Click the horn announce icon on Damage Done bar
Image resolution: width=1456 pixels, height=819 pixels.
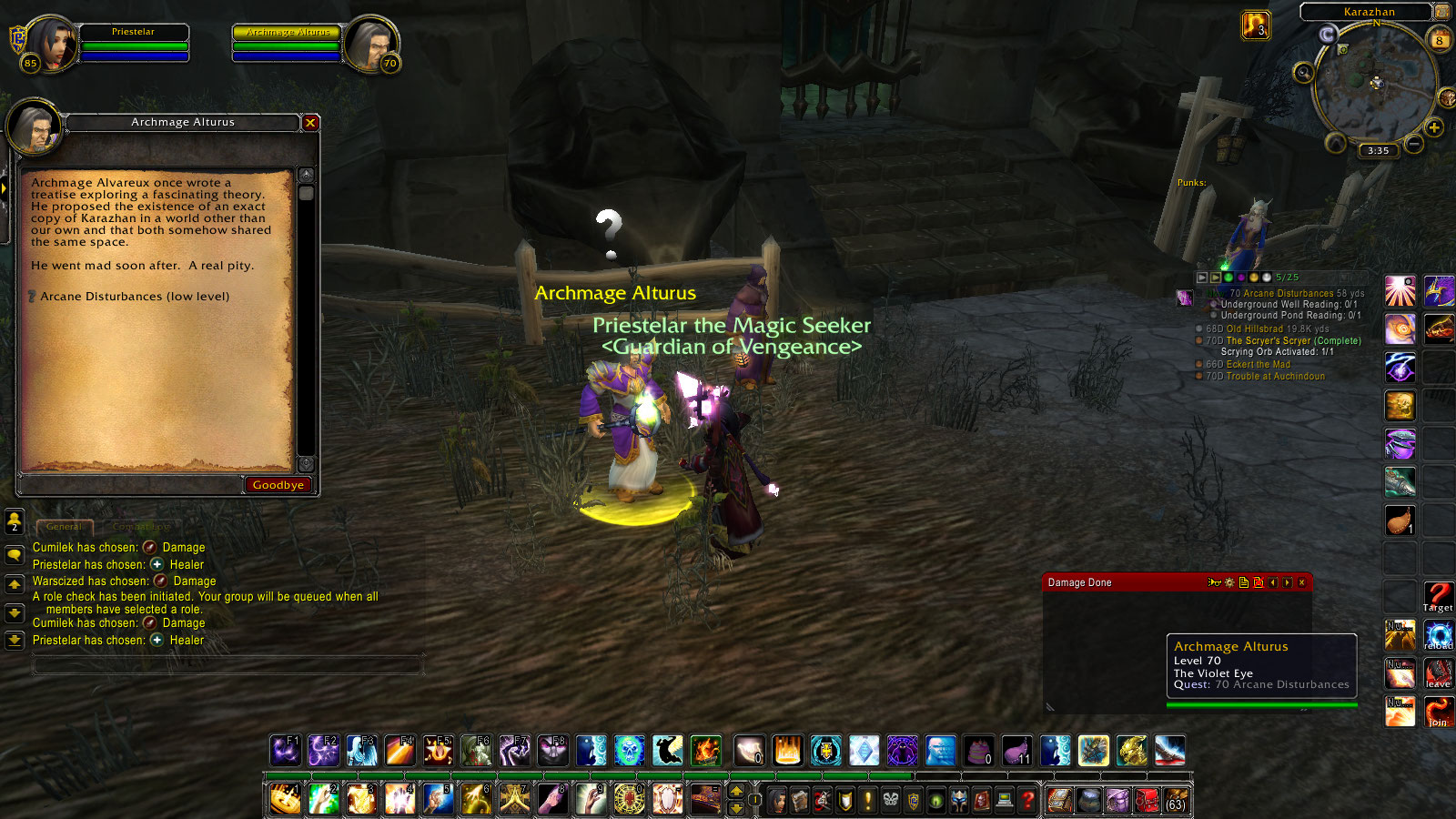[x=1214, y=582]
